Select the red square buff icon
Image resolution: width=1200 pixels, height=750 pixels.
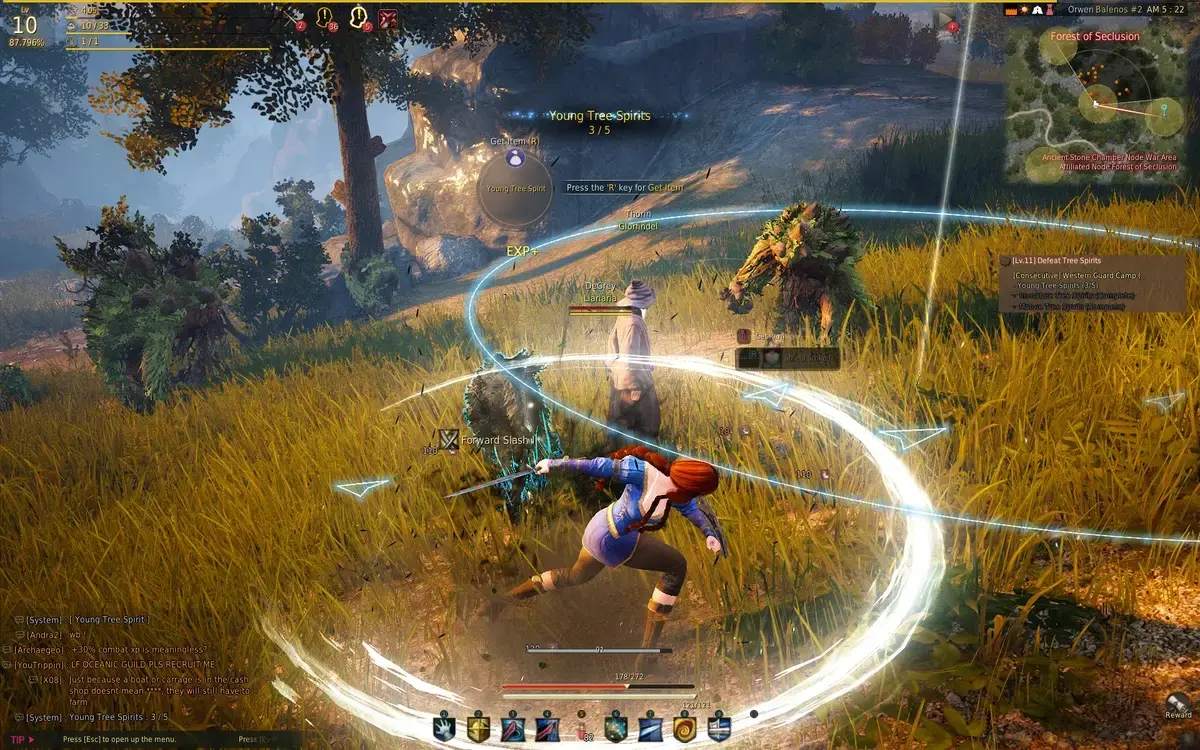388,17
